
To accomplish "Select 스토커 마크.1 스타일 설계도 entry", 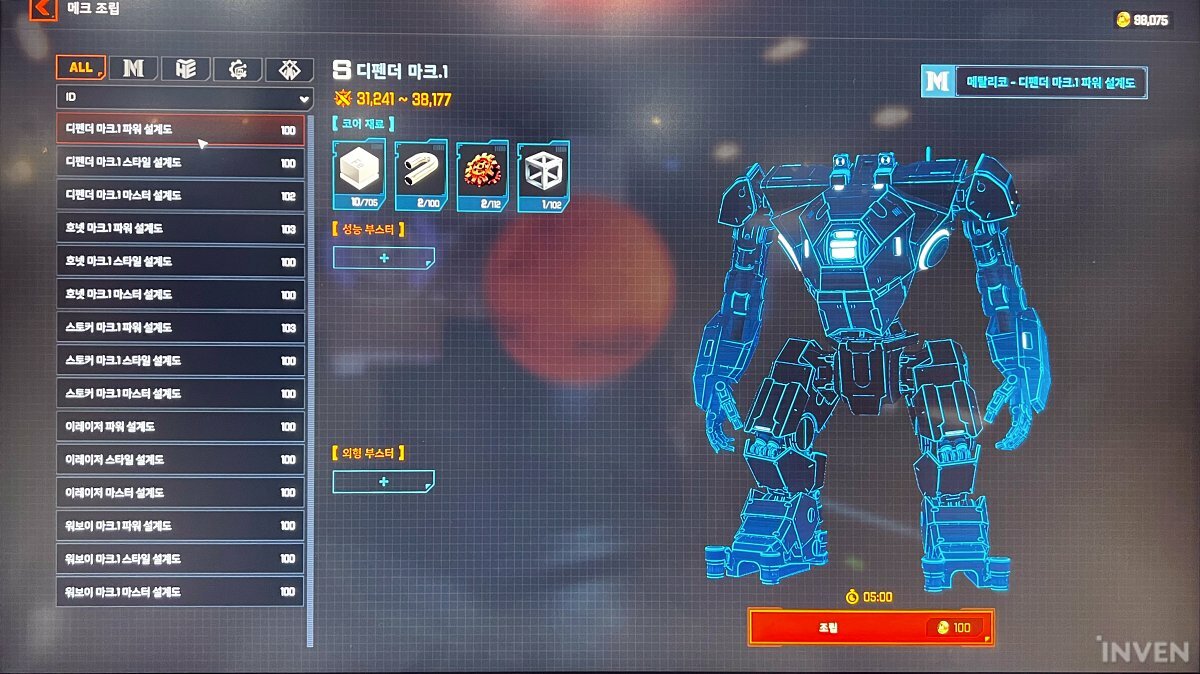I will 180,361.
